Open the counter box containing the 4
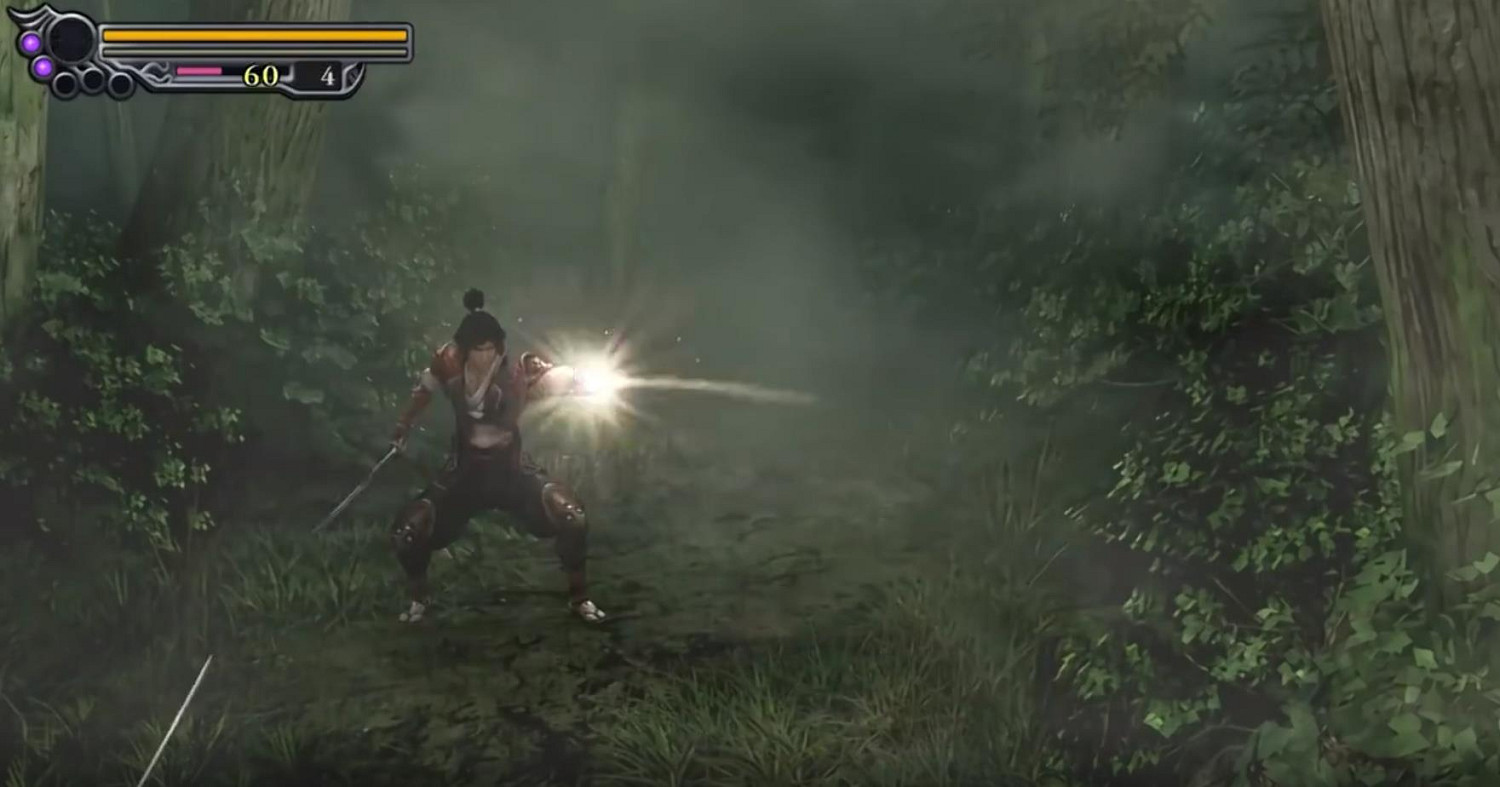The height and width of the screenshot is (787, 1500). click(318, 75)
